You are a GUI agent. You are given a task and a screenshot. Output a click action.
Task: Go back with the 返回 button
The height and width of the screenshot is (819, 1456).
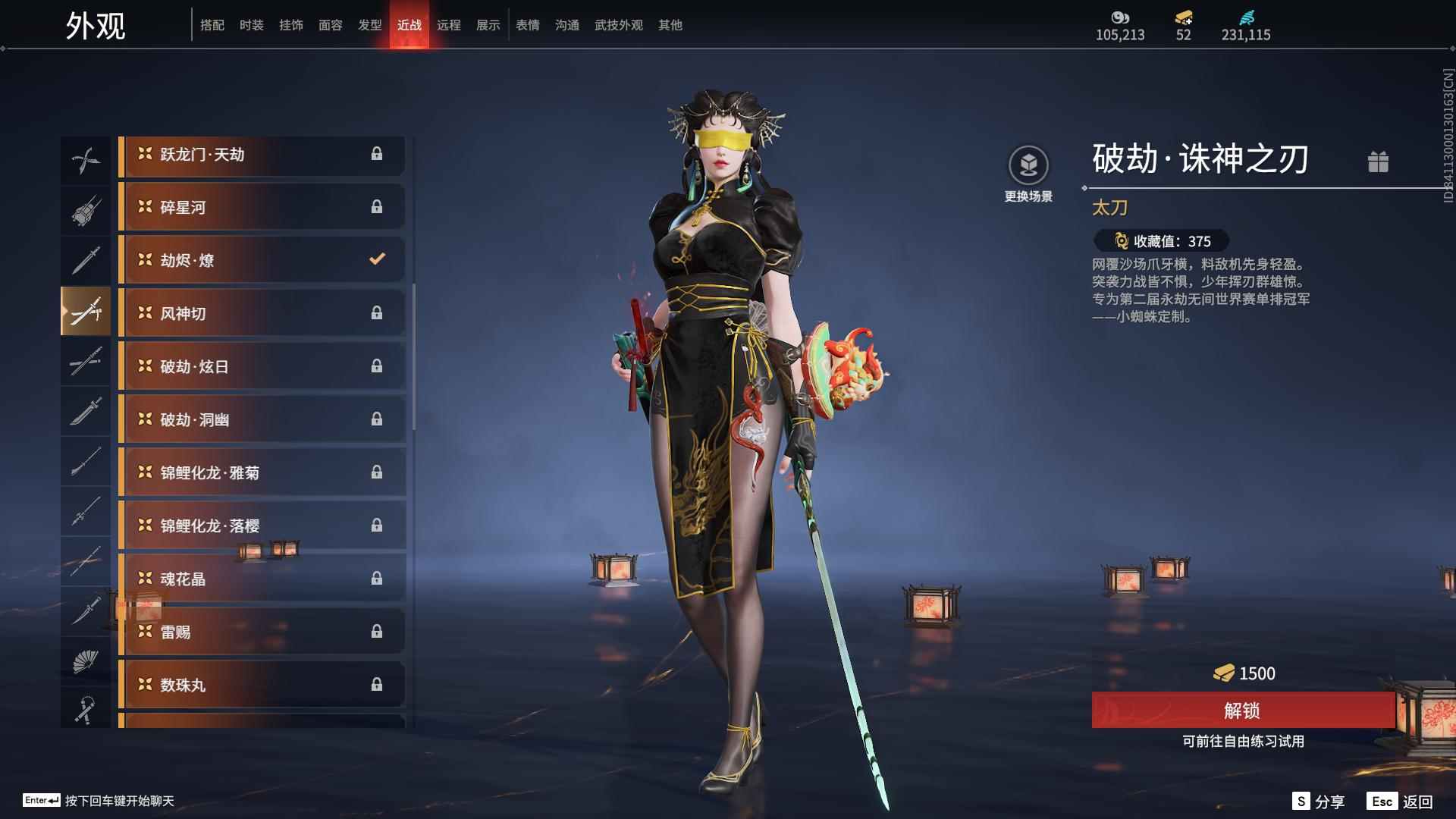coord(1400,802)
